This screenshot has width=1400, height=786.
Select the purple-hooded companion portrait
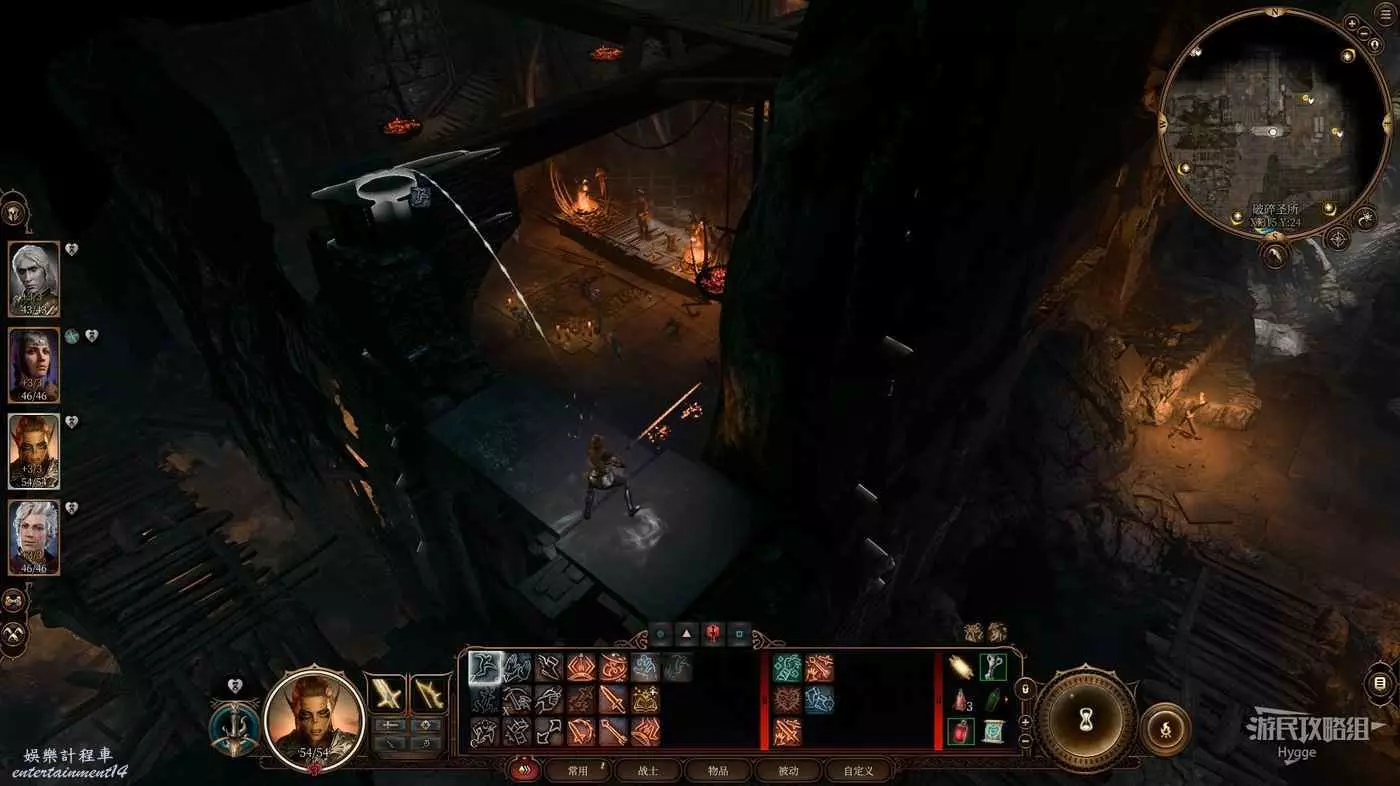(x=34, y=364)
